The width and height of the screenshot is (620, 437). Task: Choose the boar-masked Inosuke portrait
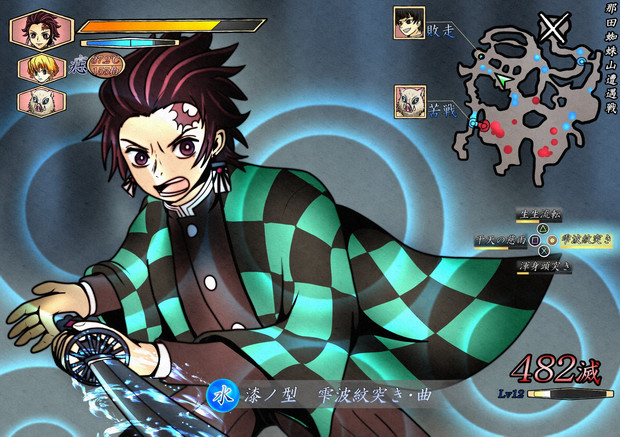click(39, 101)
